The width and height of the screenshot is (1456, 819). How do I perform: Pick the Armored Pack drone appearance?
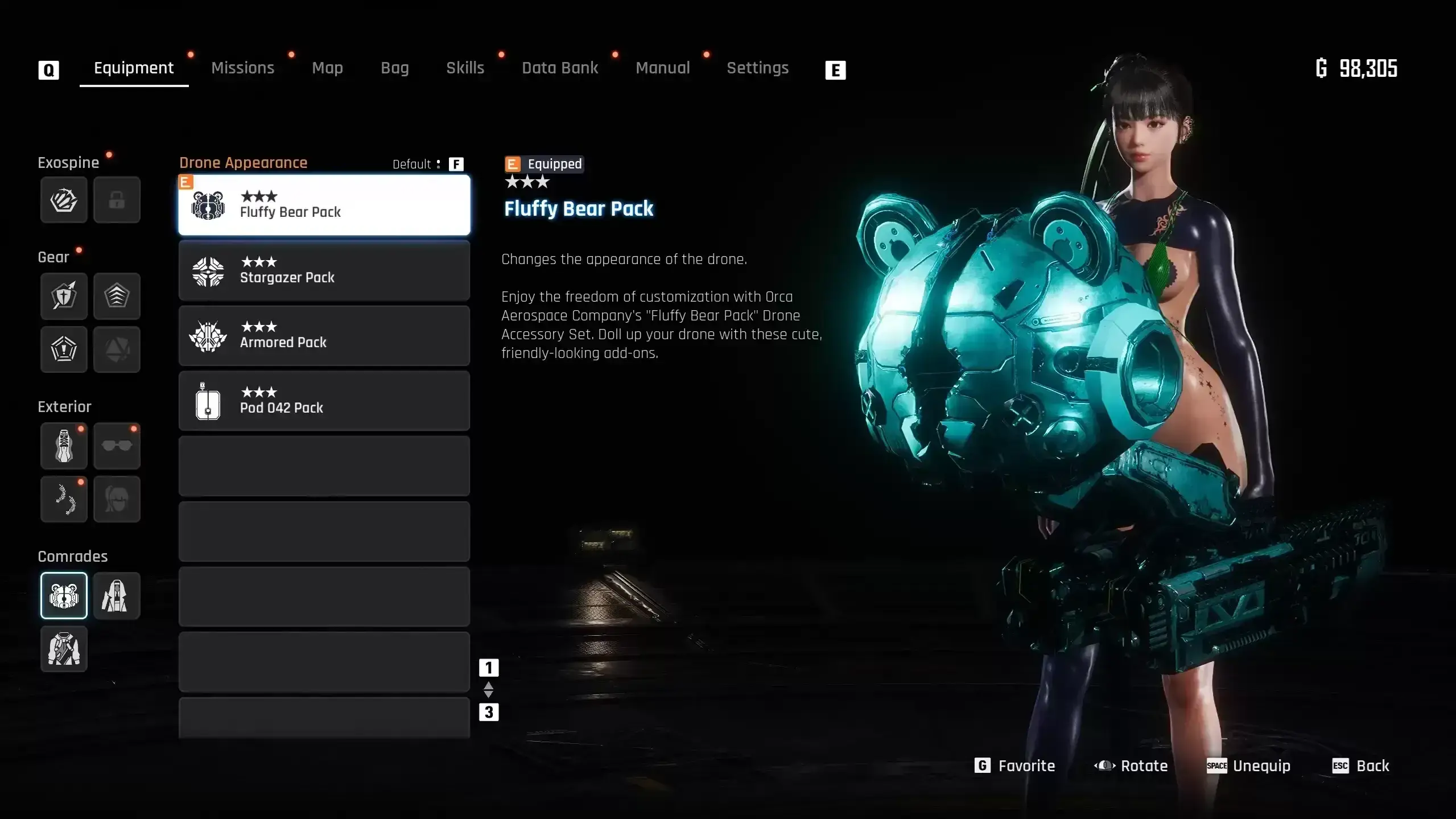click(324, 336)
